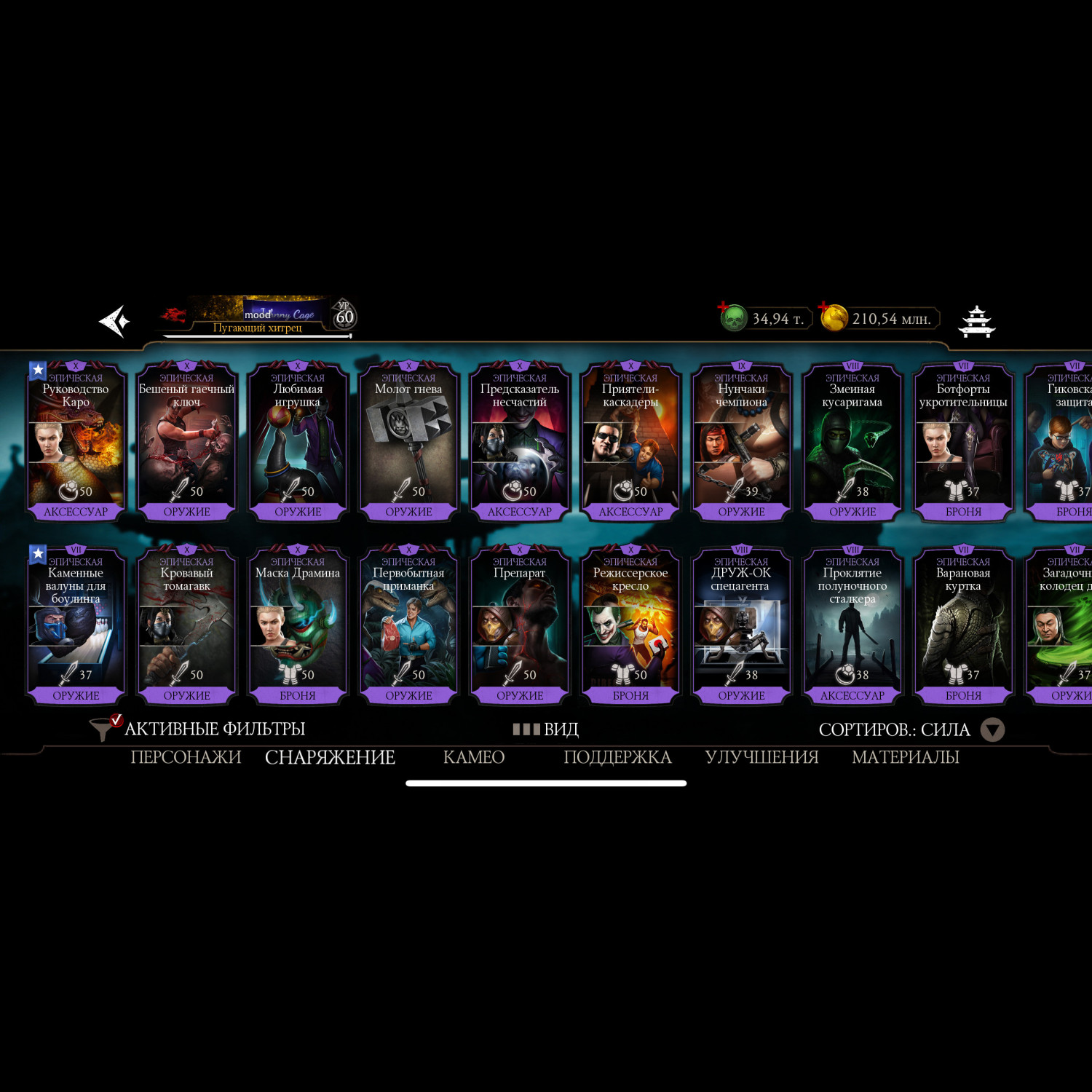Open the active filters panel
1092x1092 pixels.
point(198,729)
